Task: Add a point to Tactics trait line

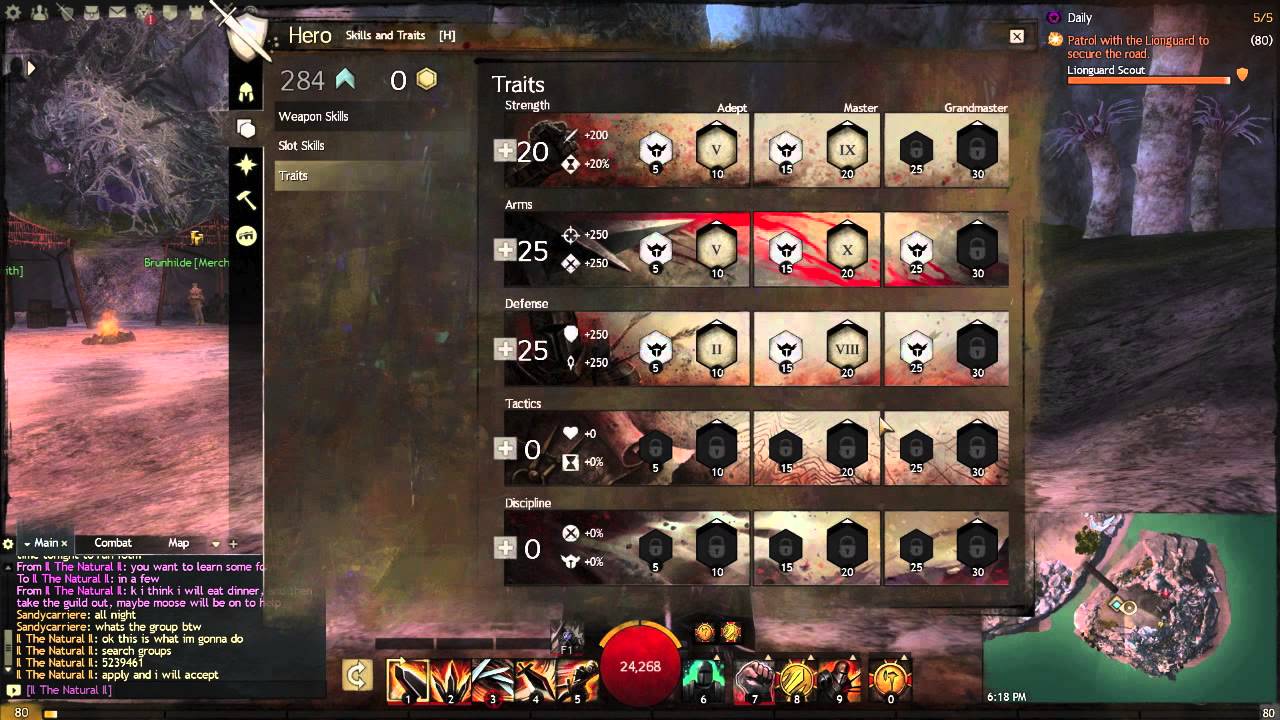Action: pos(505,449)
